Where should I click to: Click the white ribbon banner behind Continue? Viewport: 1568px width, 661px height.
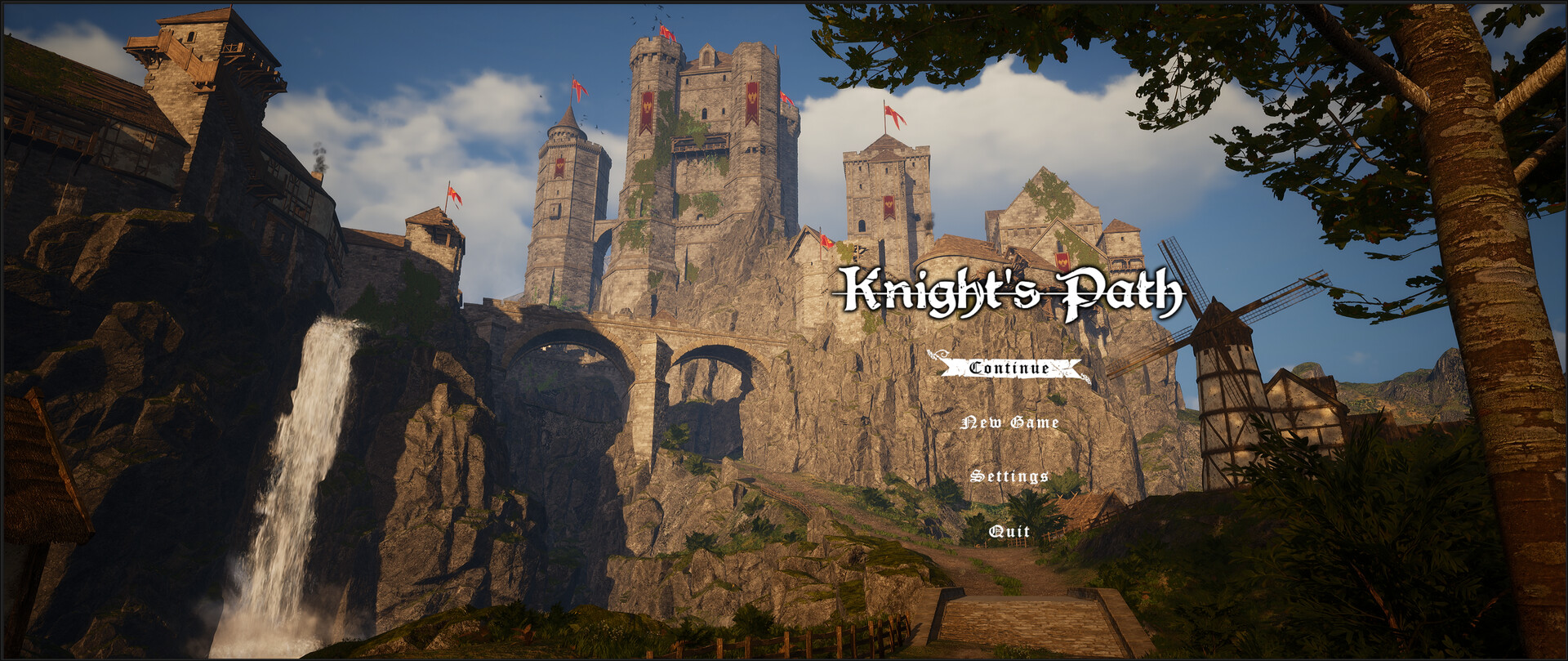(x=1007, y=368)
